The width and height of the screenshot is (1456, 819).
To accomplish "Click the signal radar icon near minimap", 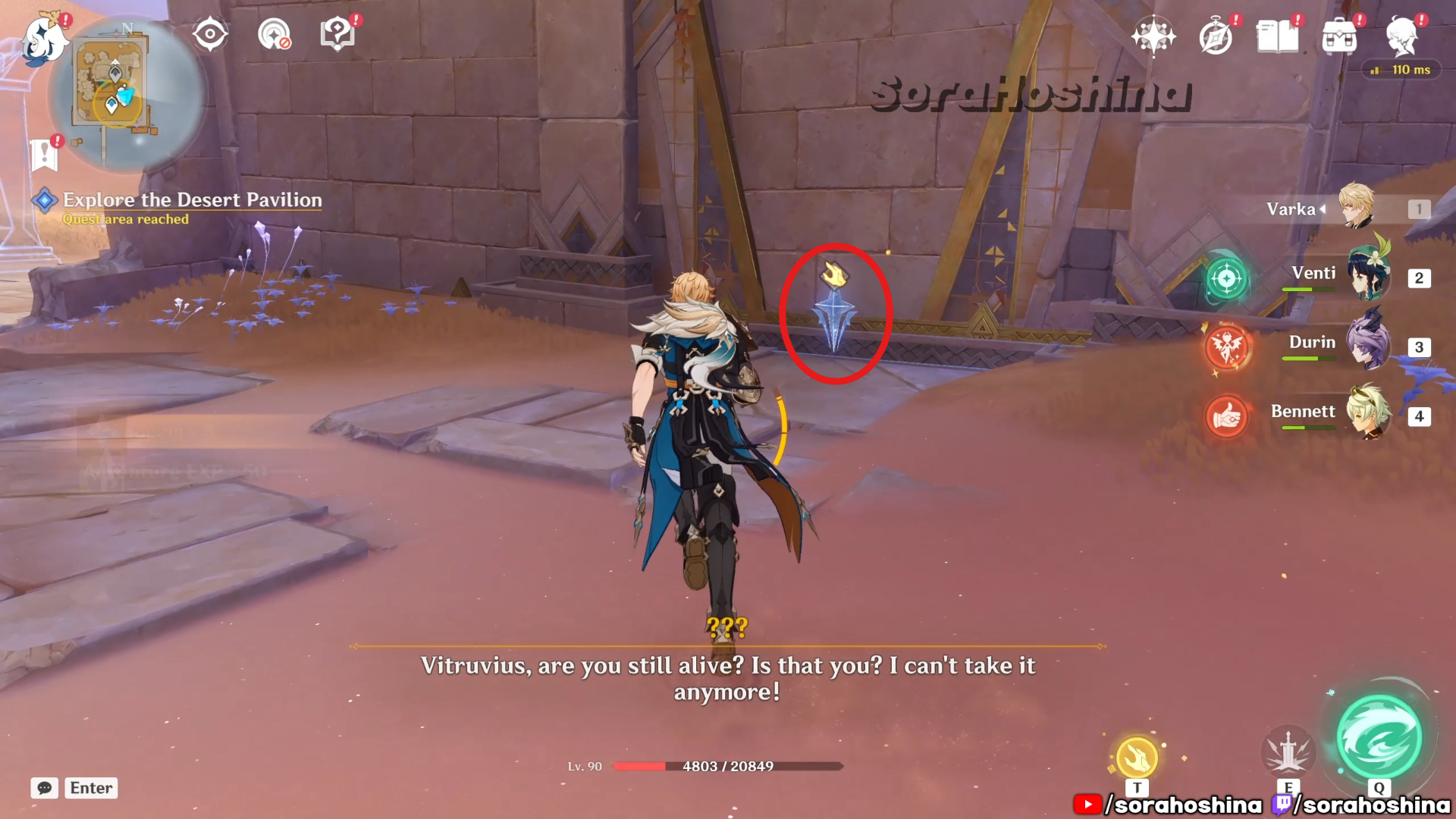I will coord(274,34).
